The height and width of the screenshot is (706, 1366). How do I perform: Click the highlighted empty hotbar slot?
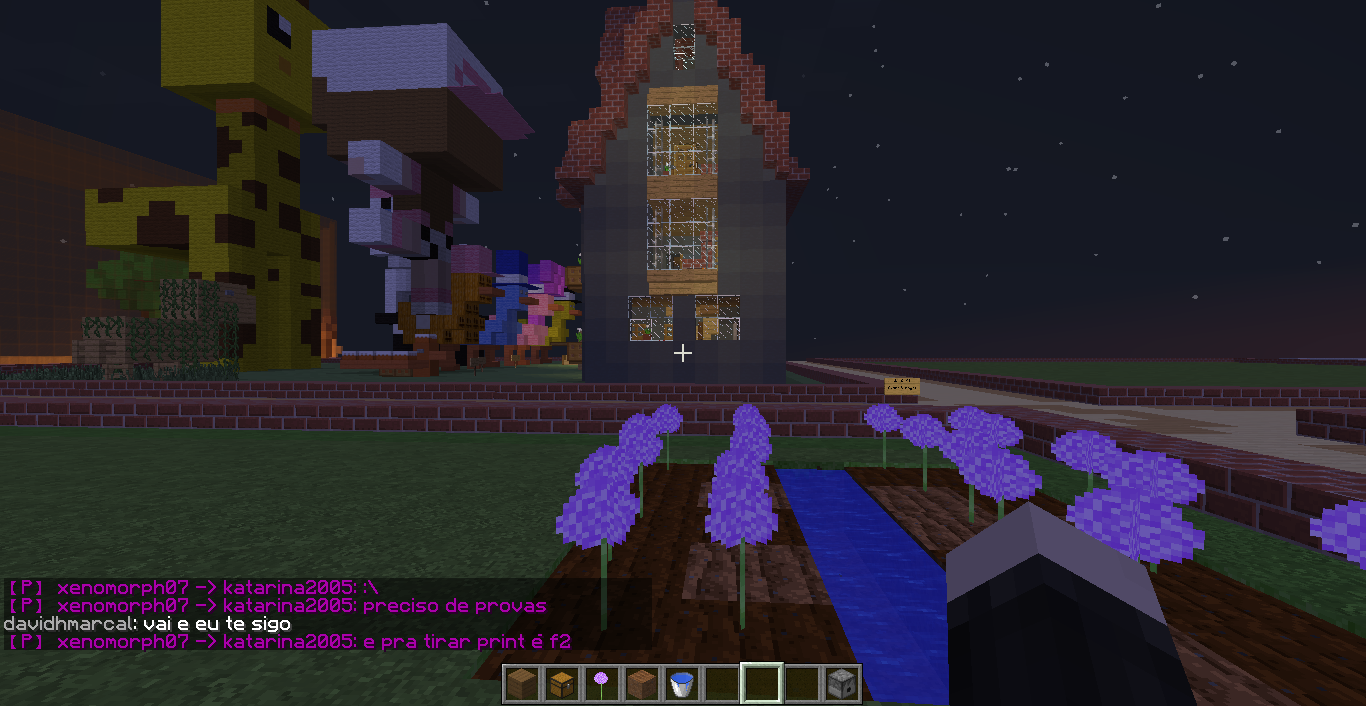click(x=761, y=684)
